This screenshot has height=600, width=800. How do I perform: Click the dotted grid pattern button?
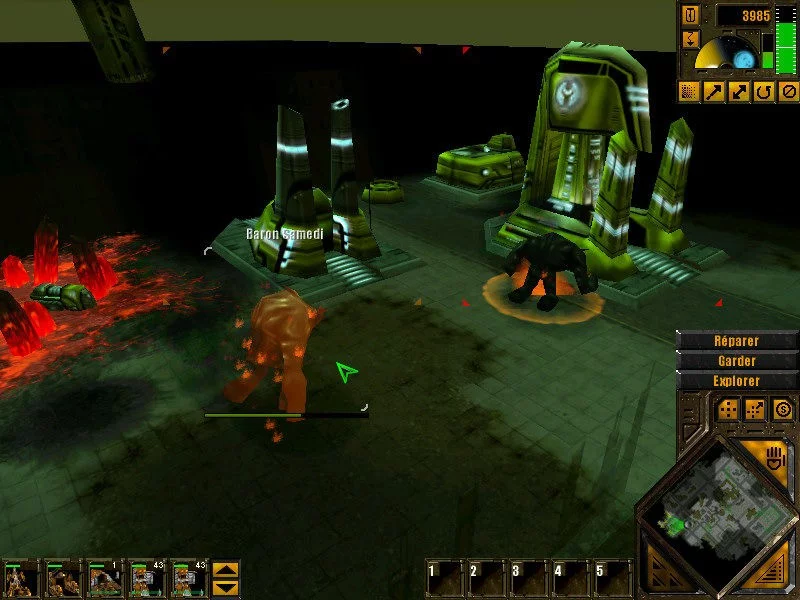(x=689, y=92)
